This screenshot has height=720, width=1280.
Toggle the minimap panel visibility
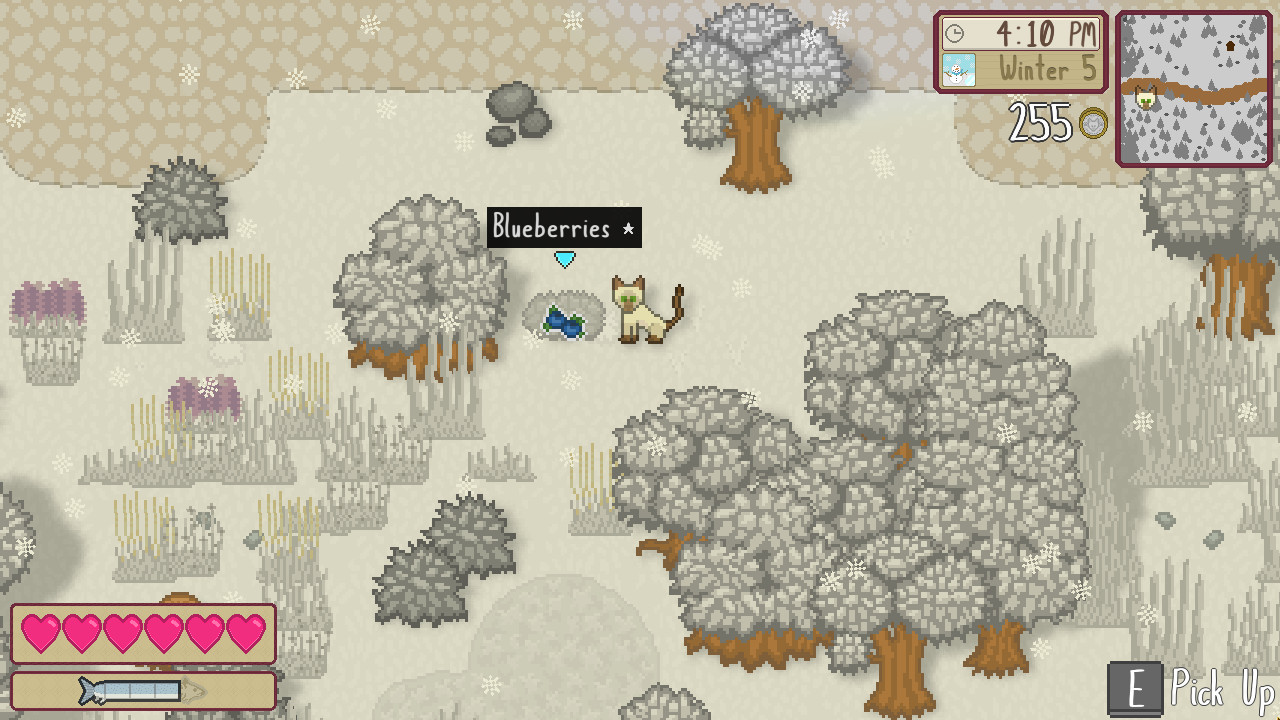(1196, 88)
